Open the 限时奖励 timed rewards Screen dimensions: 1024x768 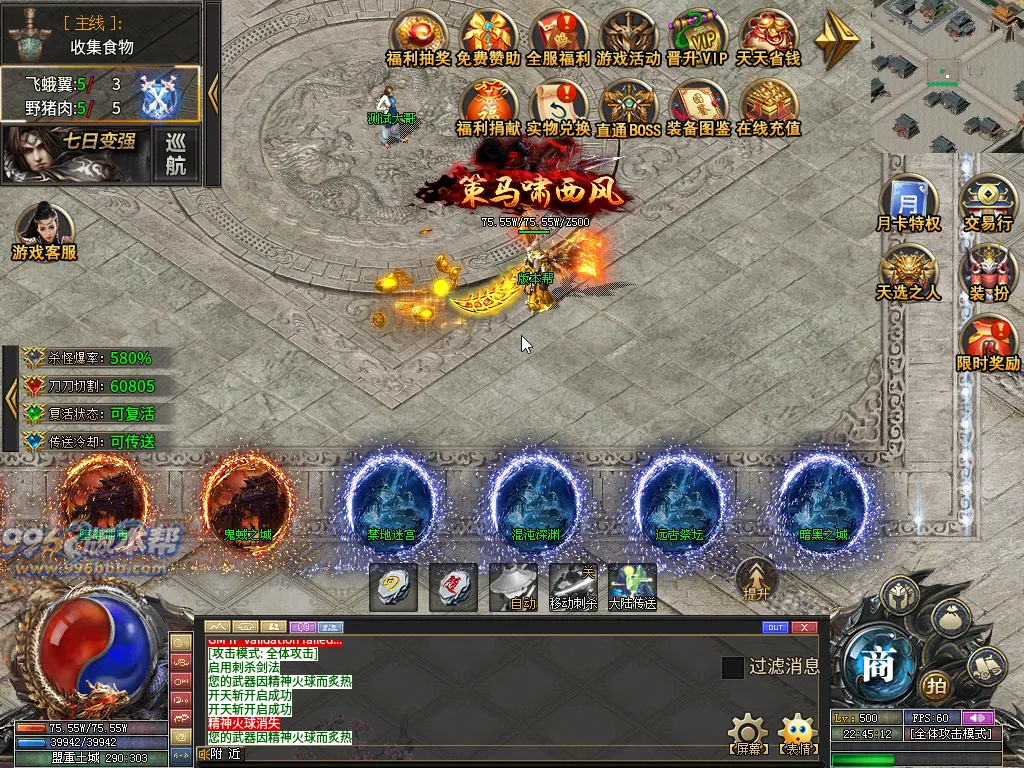point(988,340)
